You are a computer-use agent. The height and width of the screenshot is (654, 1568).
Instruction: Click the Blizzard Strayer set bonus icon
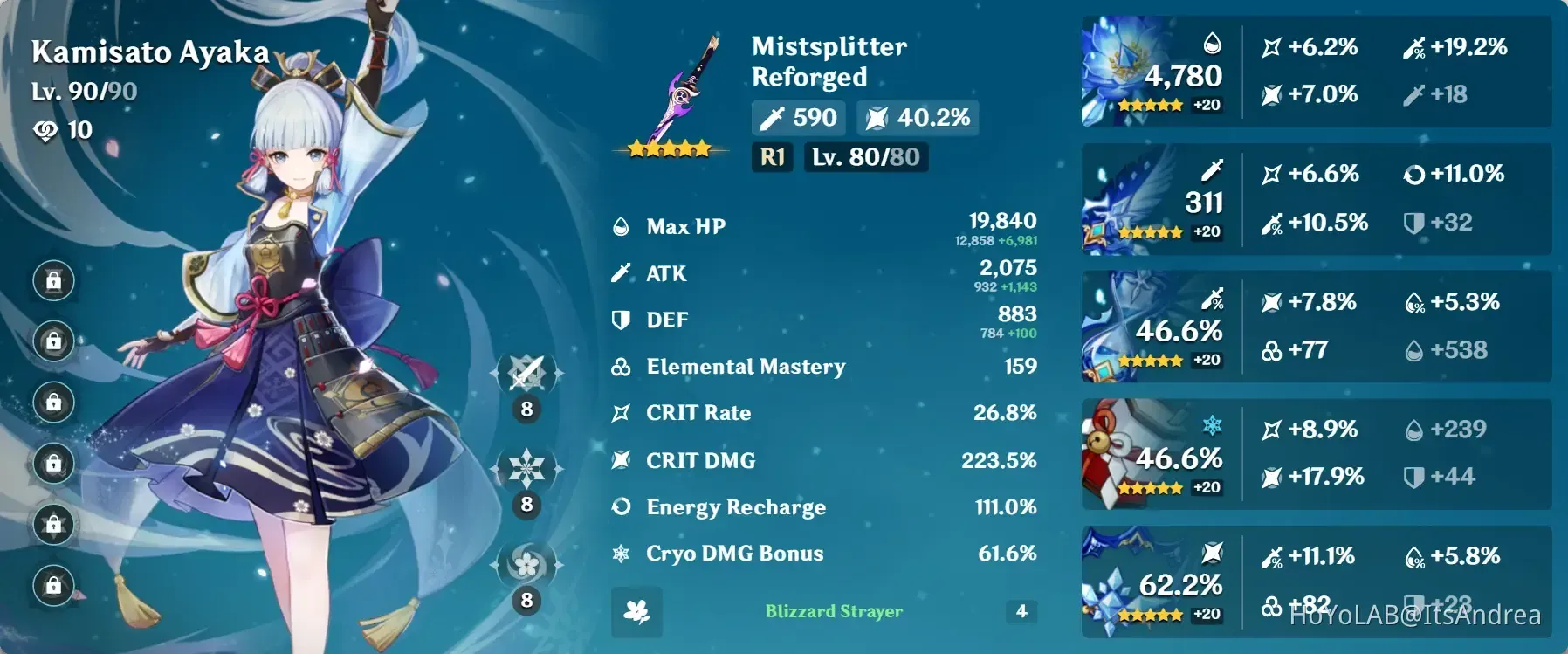636,612
